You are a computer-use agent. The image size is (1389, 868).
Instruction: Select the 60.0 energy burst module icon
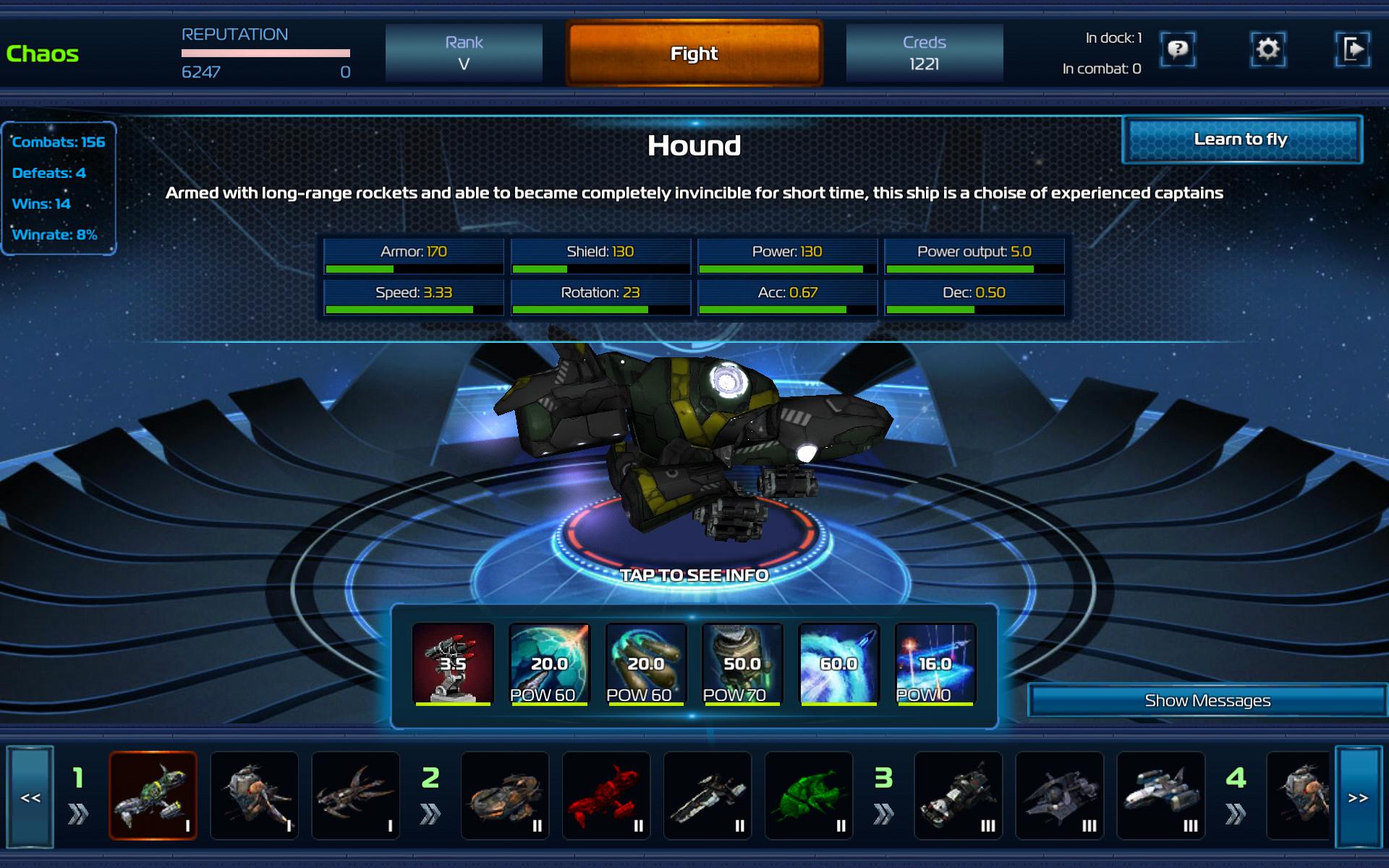coord(838,663)
